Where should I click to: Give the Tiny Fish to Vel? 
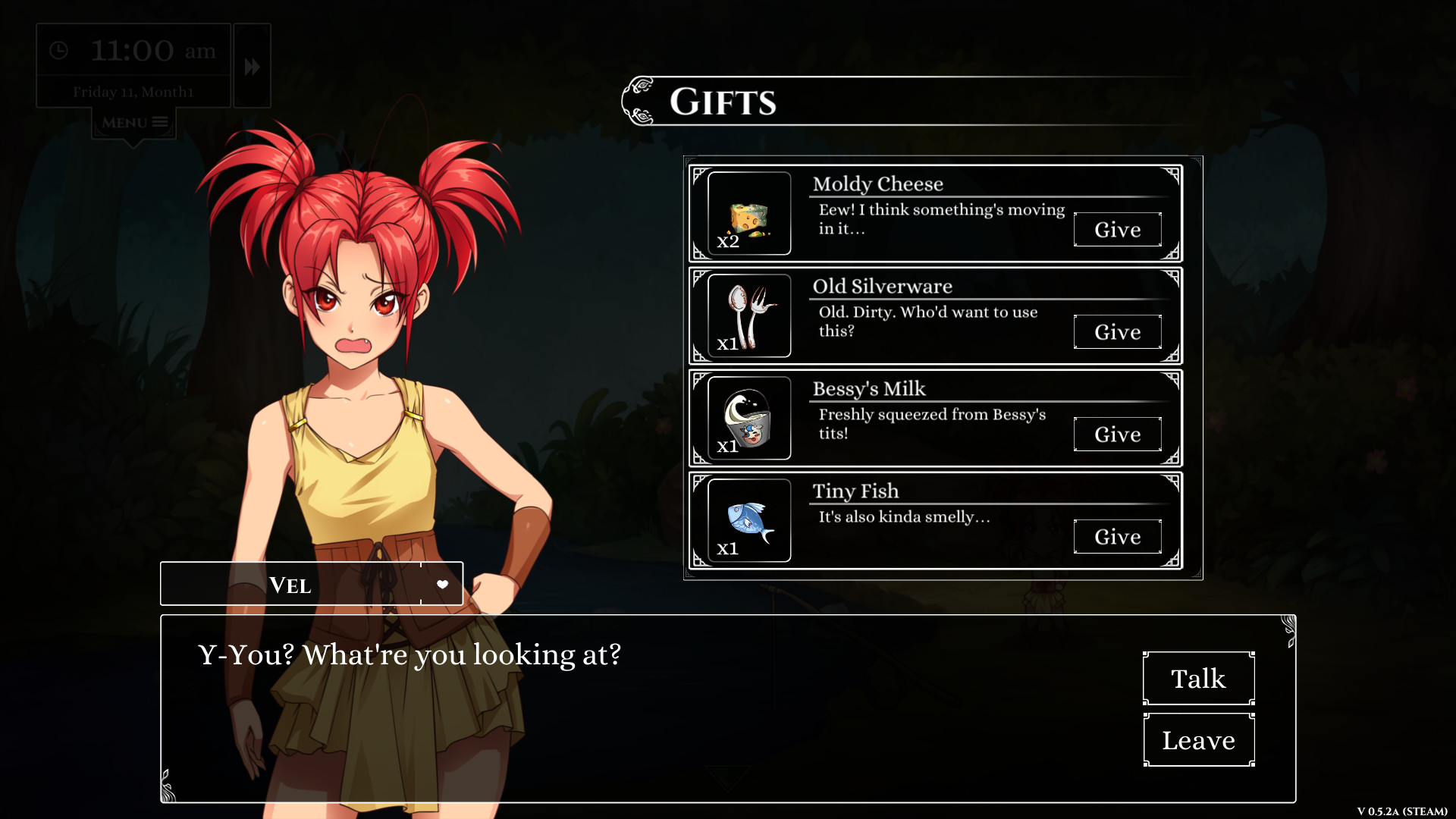[1117, 536]
